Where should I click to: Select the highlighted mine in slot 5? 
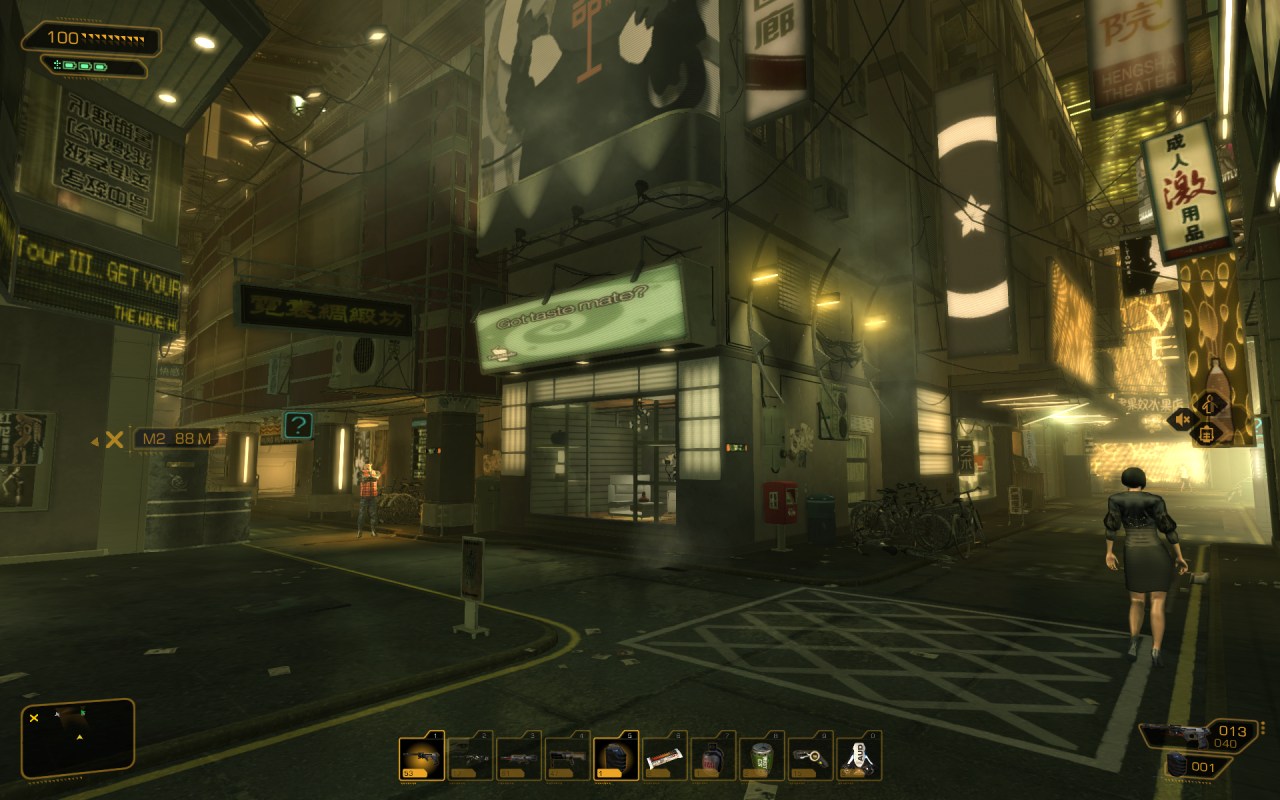(x=616, y=758)
